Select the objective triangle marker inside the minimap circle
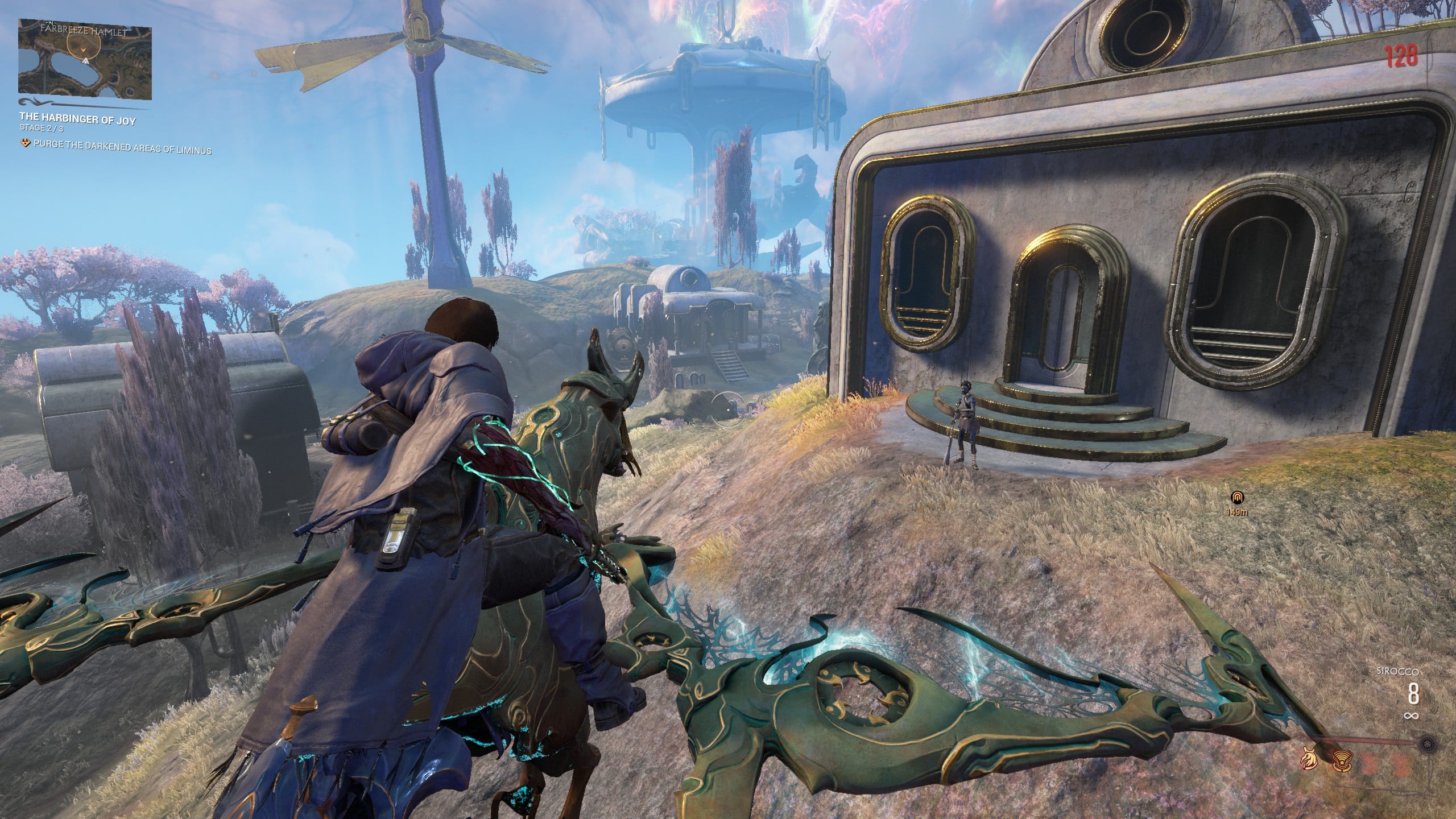Viewport: 1456px width, 819px height. point(85,61)
